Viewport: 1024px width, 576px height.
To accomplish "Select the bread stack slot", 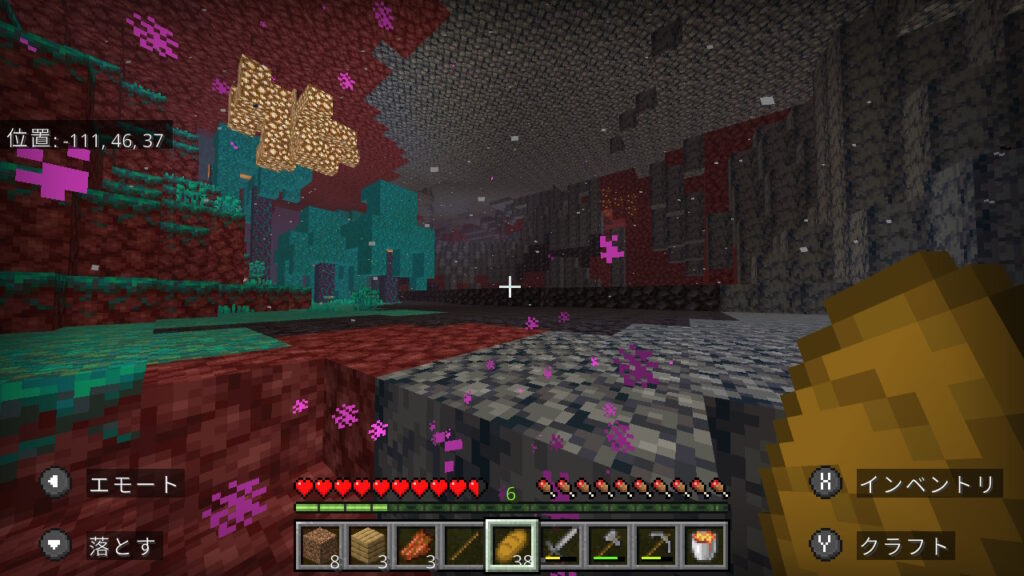I will pyautogui.click(x=511, y=546).
